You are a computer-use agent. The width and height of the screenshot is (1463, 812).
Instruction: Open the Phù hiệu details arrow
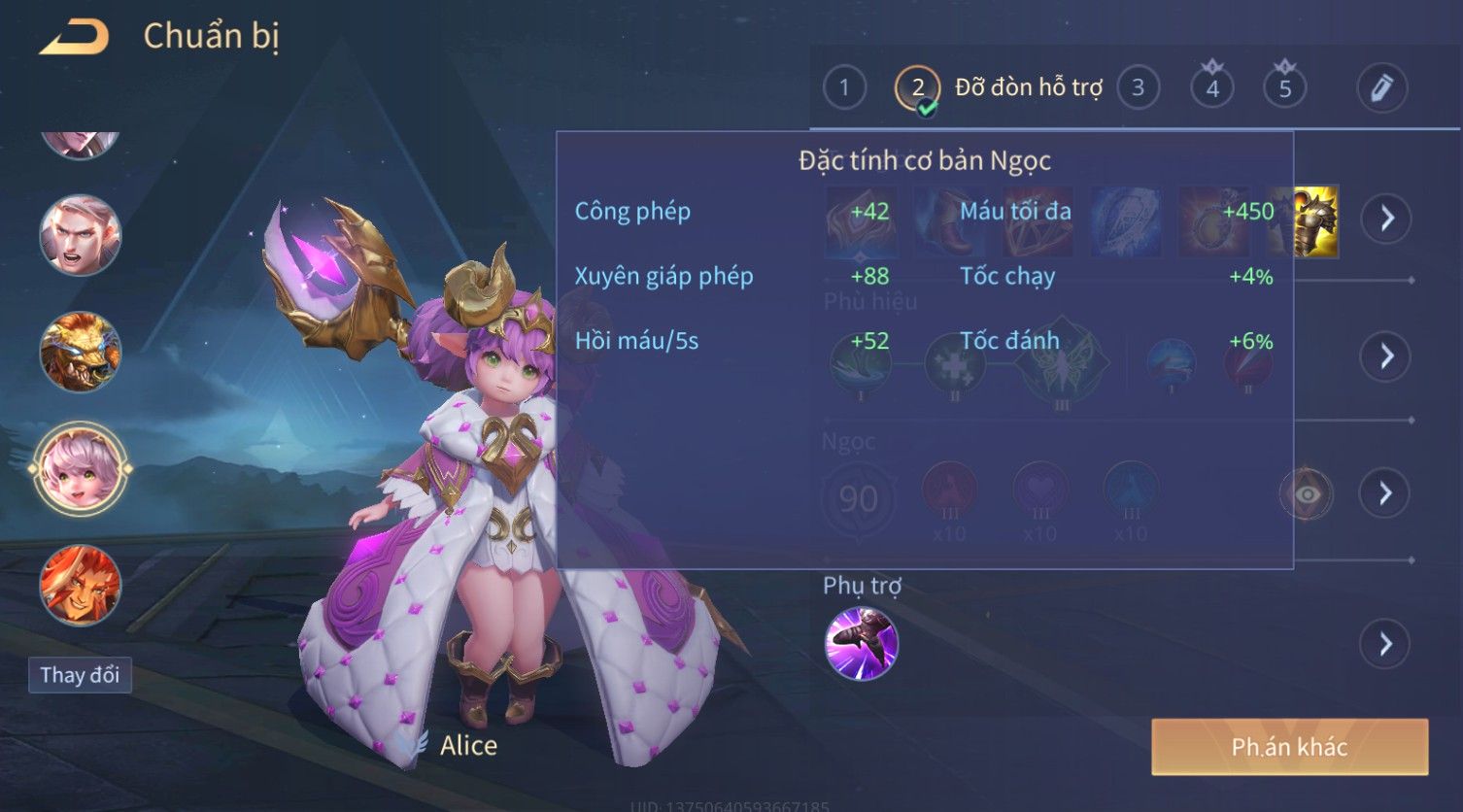tap(1385, 356)
